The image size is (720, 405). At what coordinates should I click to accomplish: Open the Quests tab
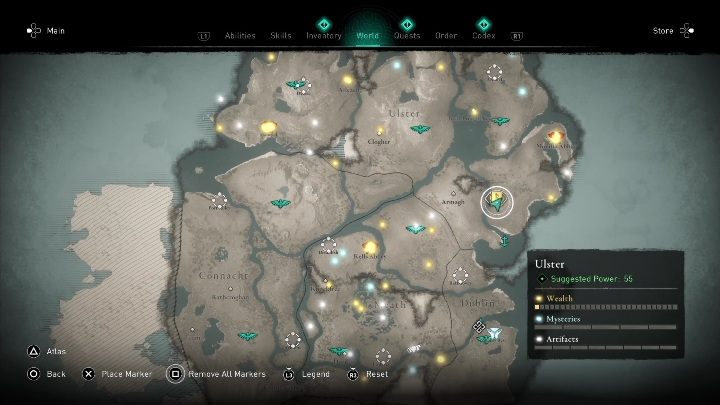(407, 35)
